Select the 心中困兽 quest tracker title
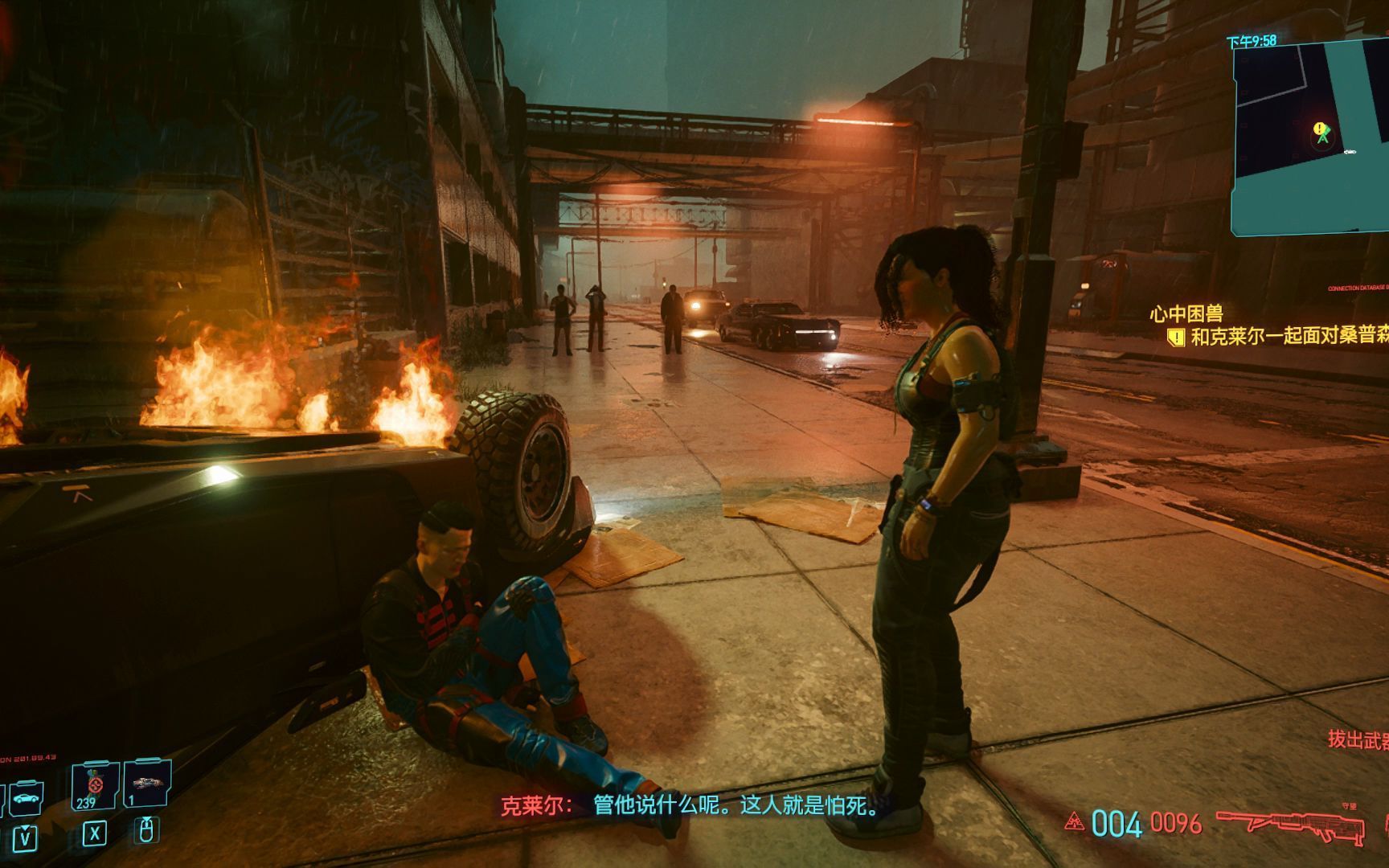This screenshot has width=1389, height=868. point(1186,313)
